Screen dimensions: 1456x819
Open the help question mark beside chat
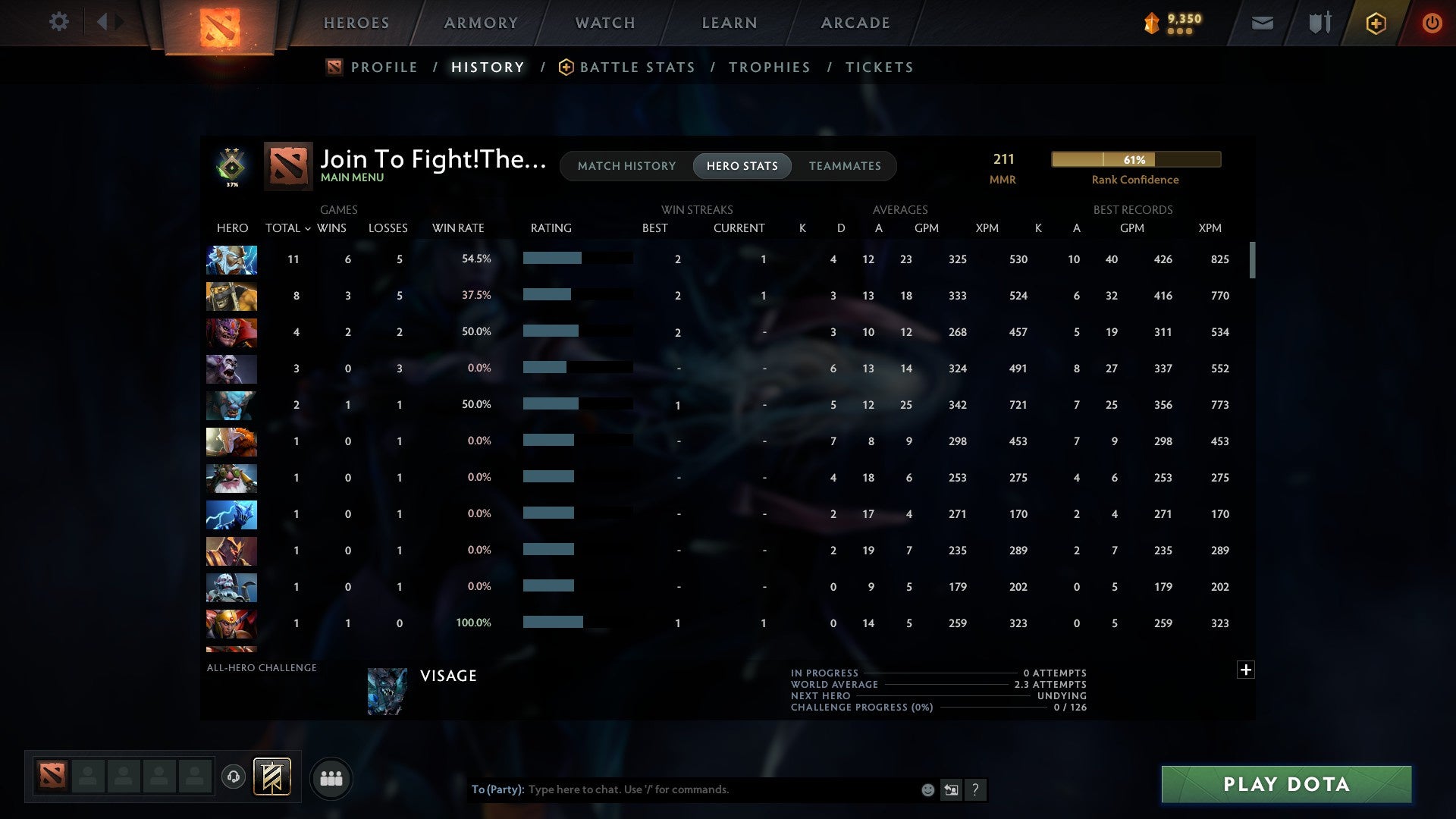tap(976, 789)
